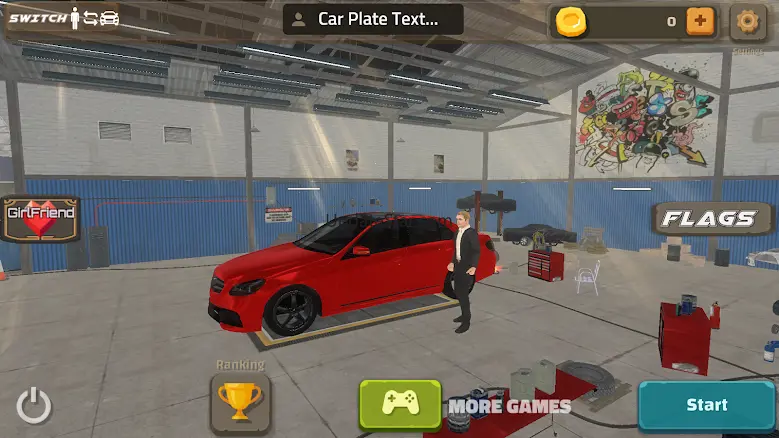This screenshot has height=438, width=779.
Task: Show the Ranking trophy leaderboard
Action: tap(240, 402)
